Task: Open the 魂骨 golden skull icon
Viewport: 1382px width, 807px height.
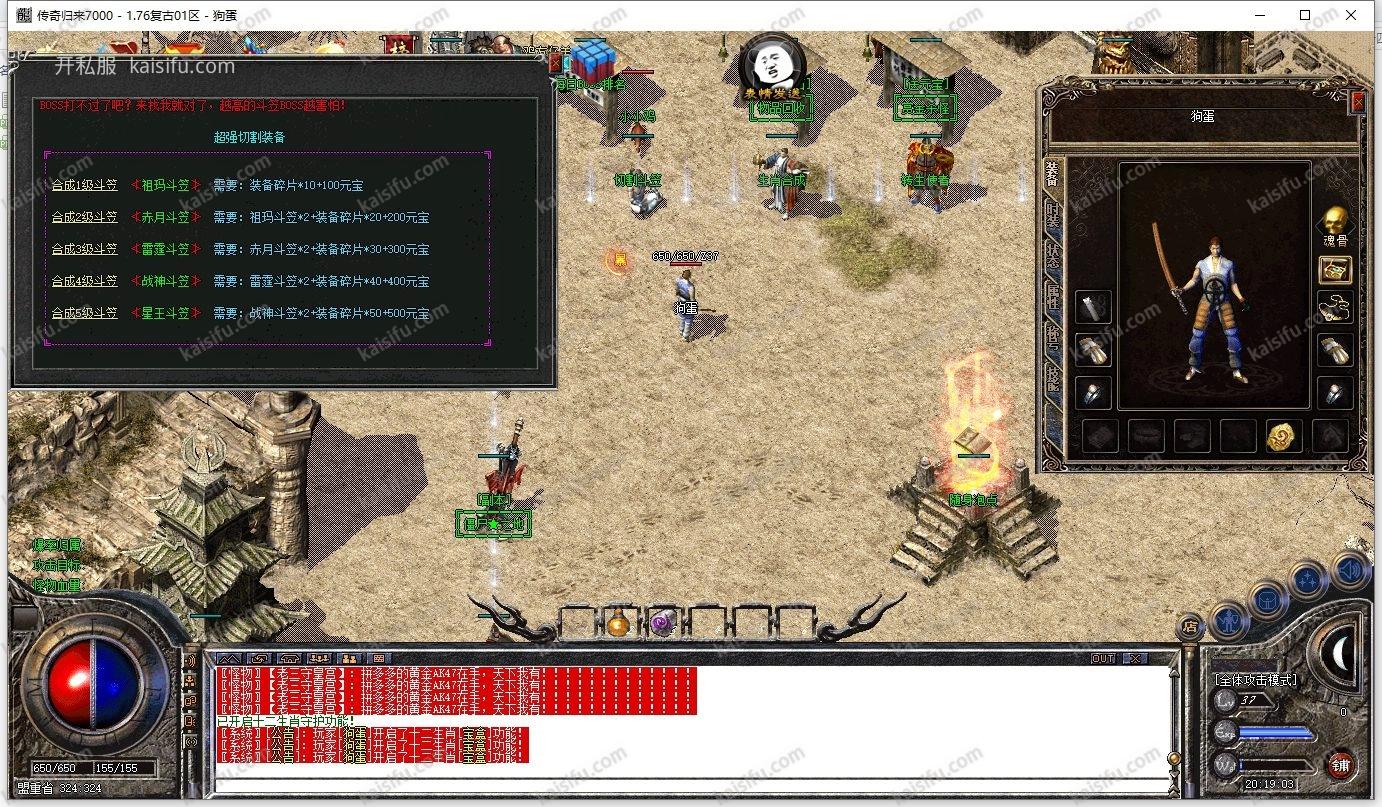Action: [1333, 222]
